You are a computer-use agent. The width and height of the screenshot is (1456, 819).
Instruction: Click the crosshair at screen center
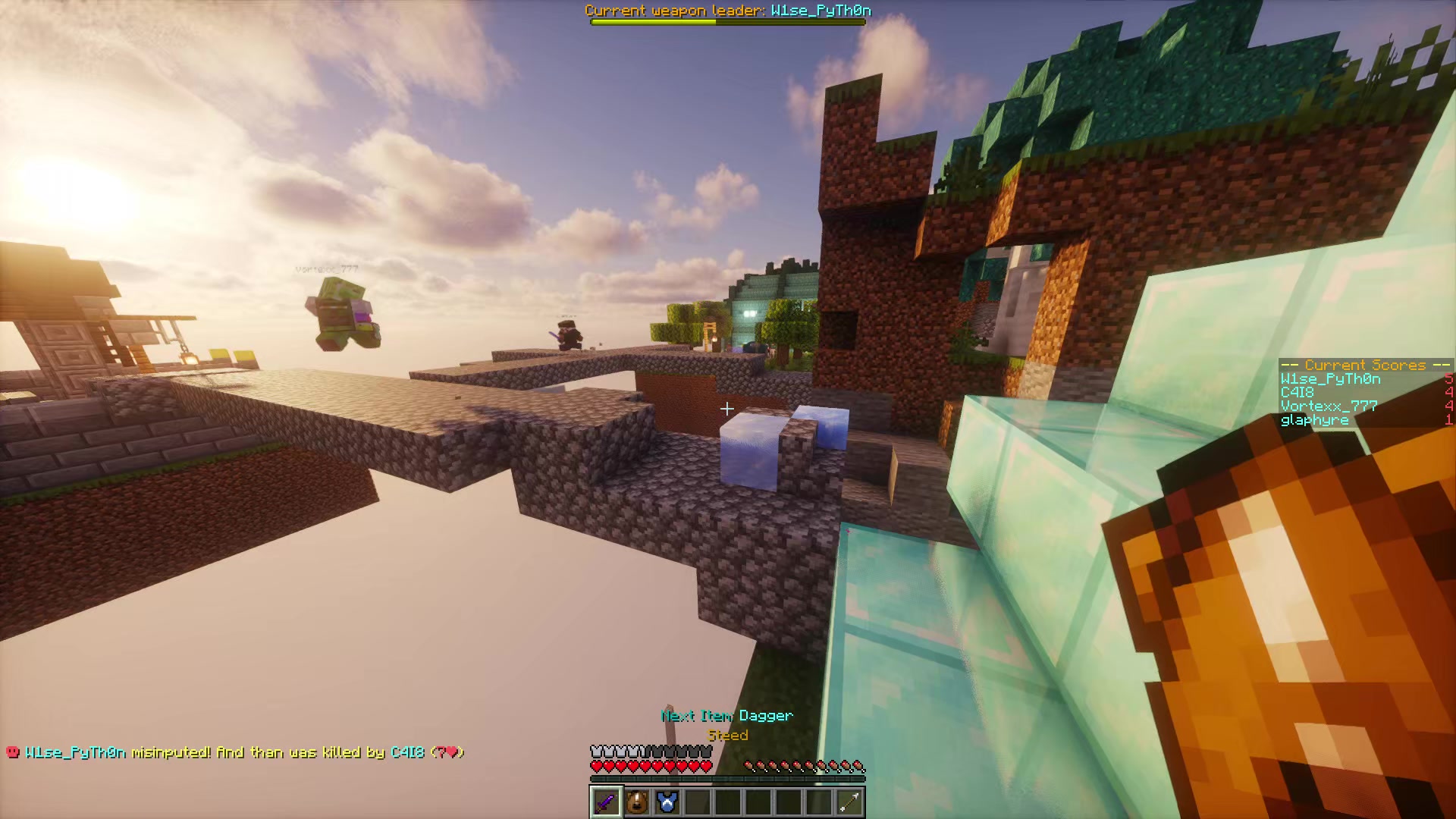726,409
